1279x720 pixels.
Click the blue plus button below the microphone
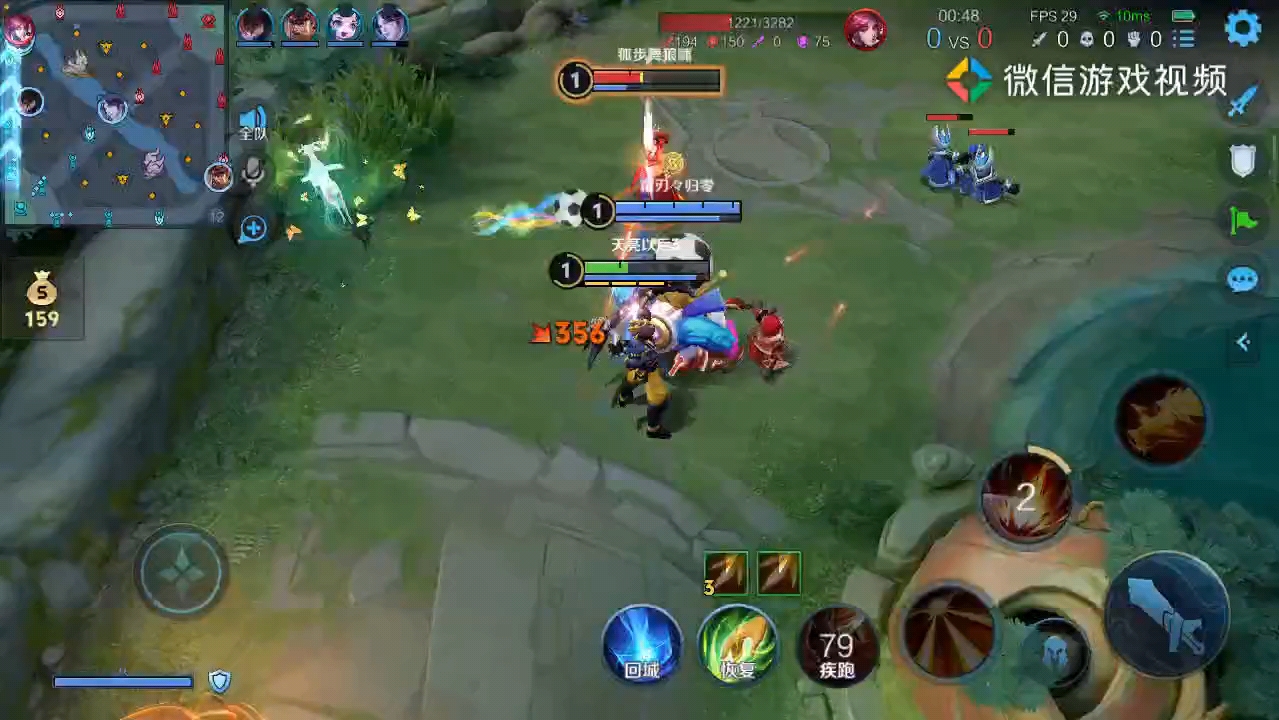click(x=253, y=229)
